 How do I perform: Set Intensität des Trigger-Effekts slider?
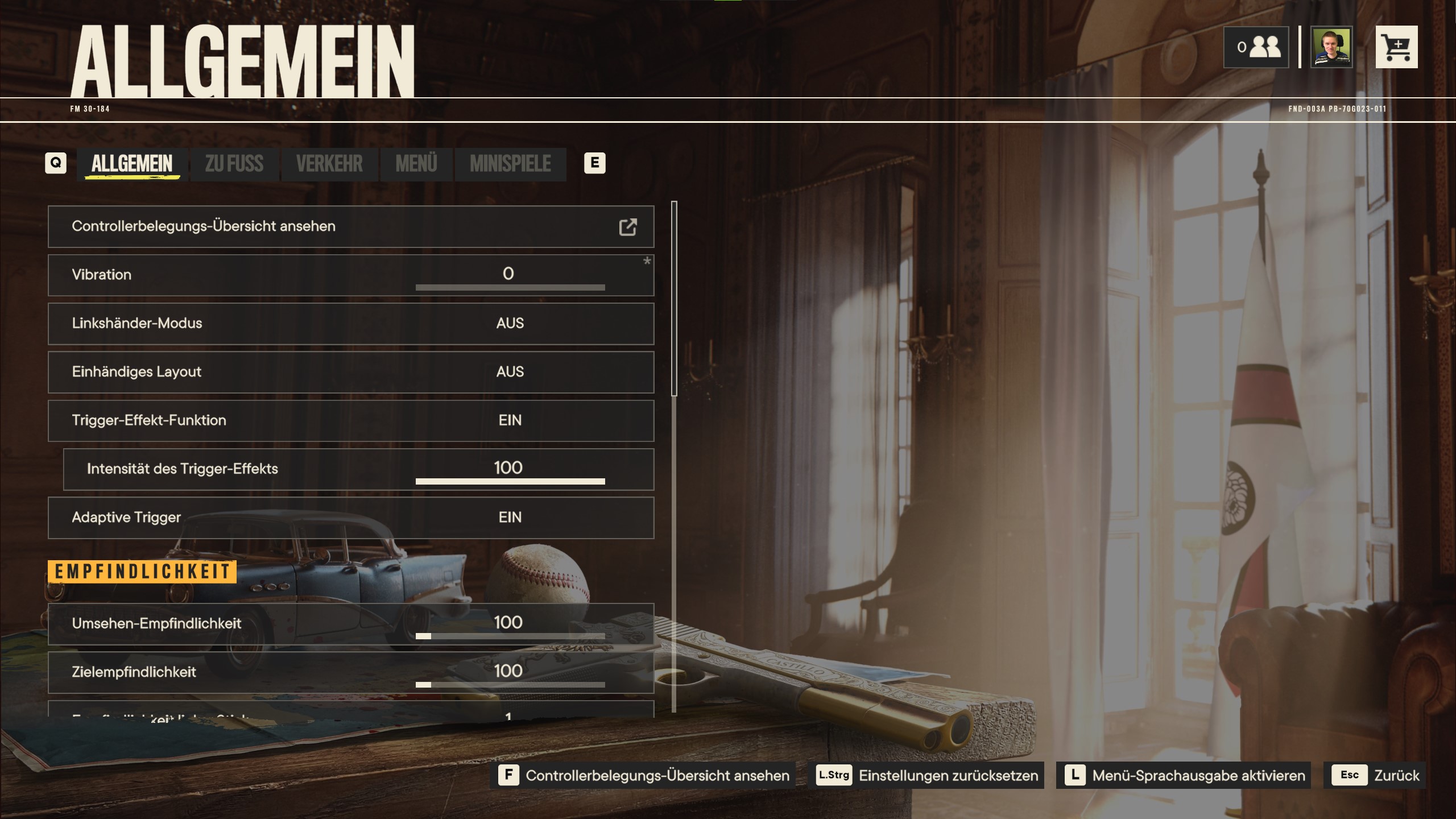tap(510, 481)
